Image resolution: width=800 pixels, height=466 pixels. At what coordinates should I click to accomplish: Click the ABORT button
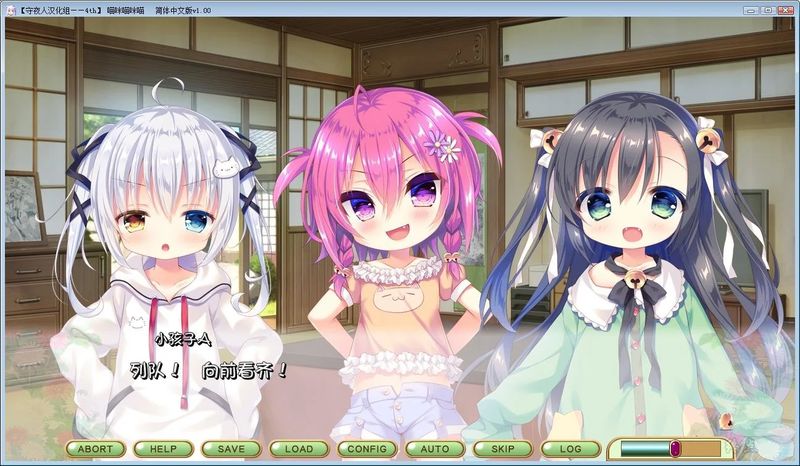click(x=96, y=449)
